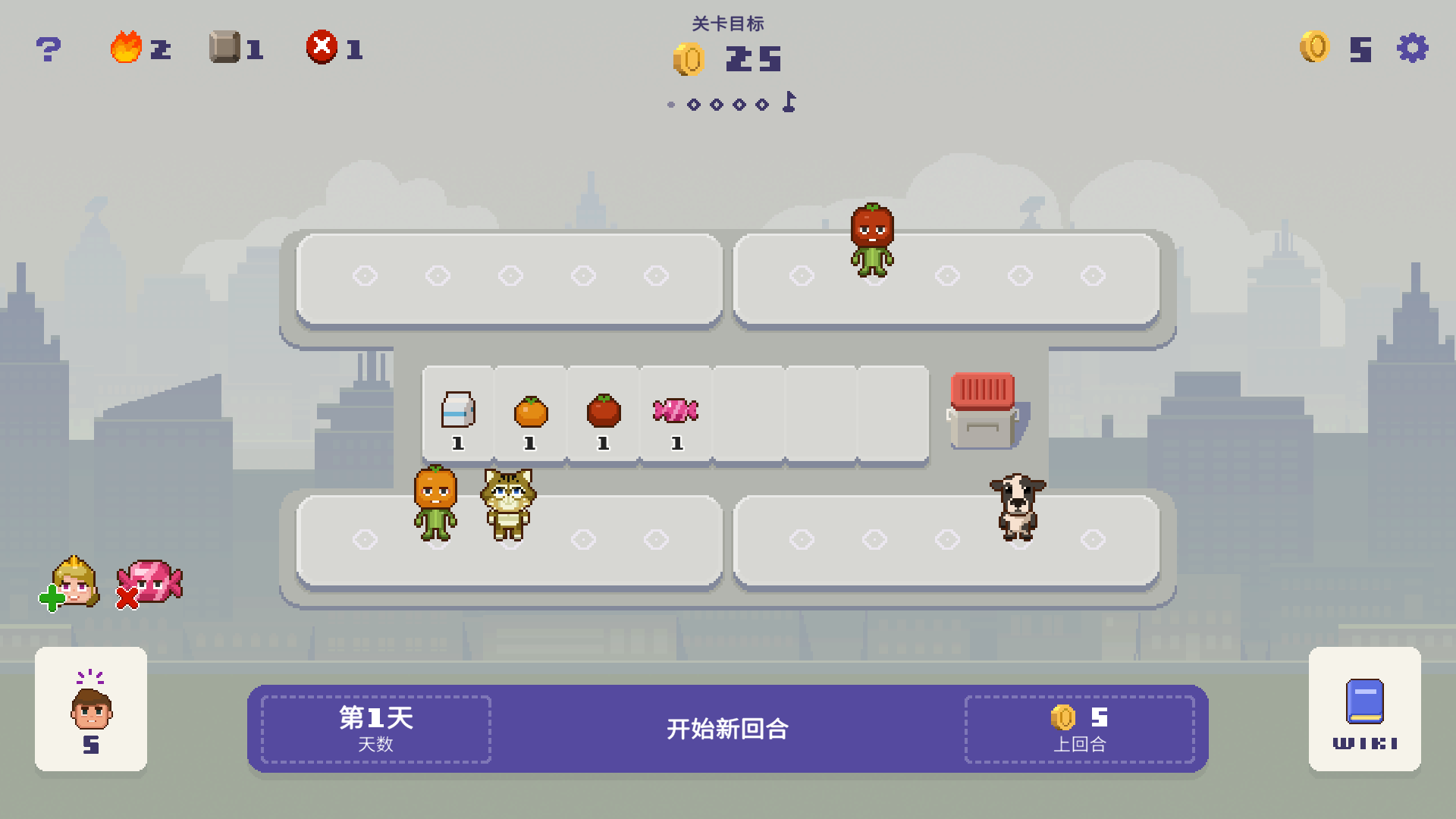Open the WIKI book
This screenshot has width=1456, height=819.
click(1364, 709)
